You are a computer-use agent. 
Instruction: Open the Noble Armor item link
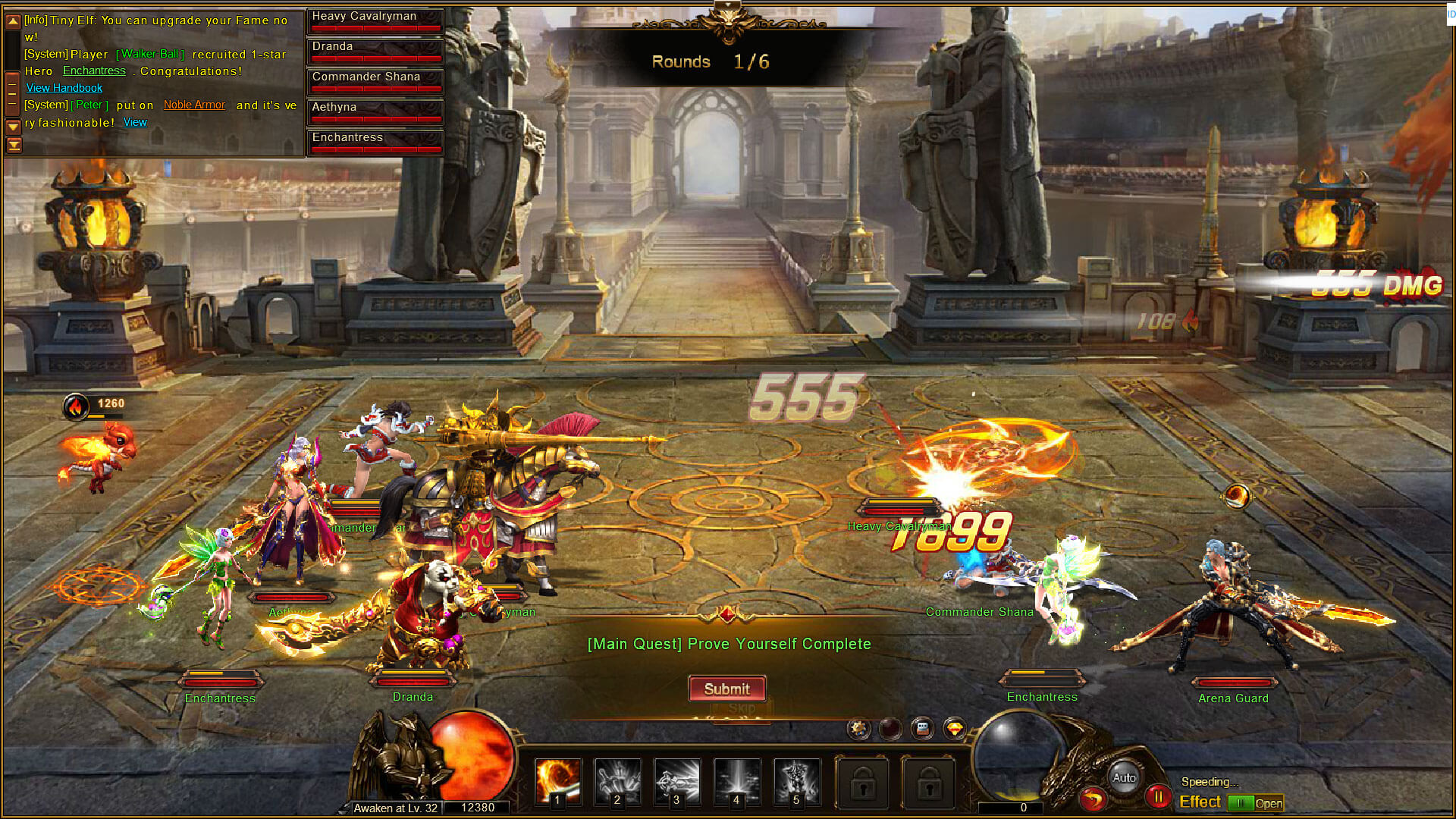pos(194,105)
